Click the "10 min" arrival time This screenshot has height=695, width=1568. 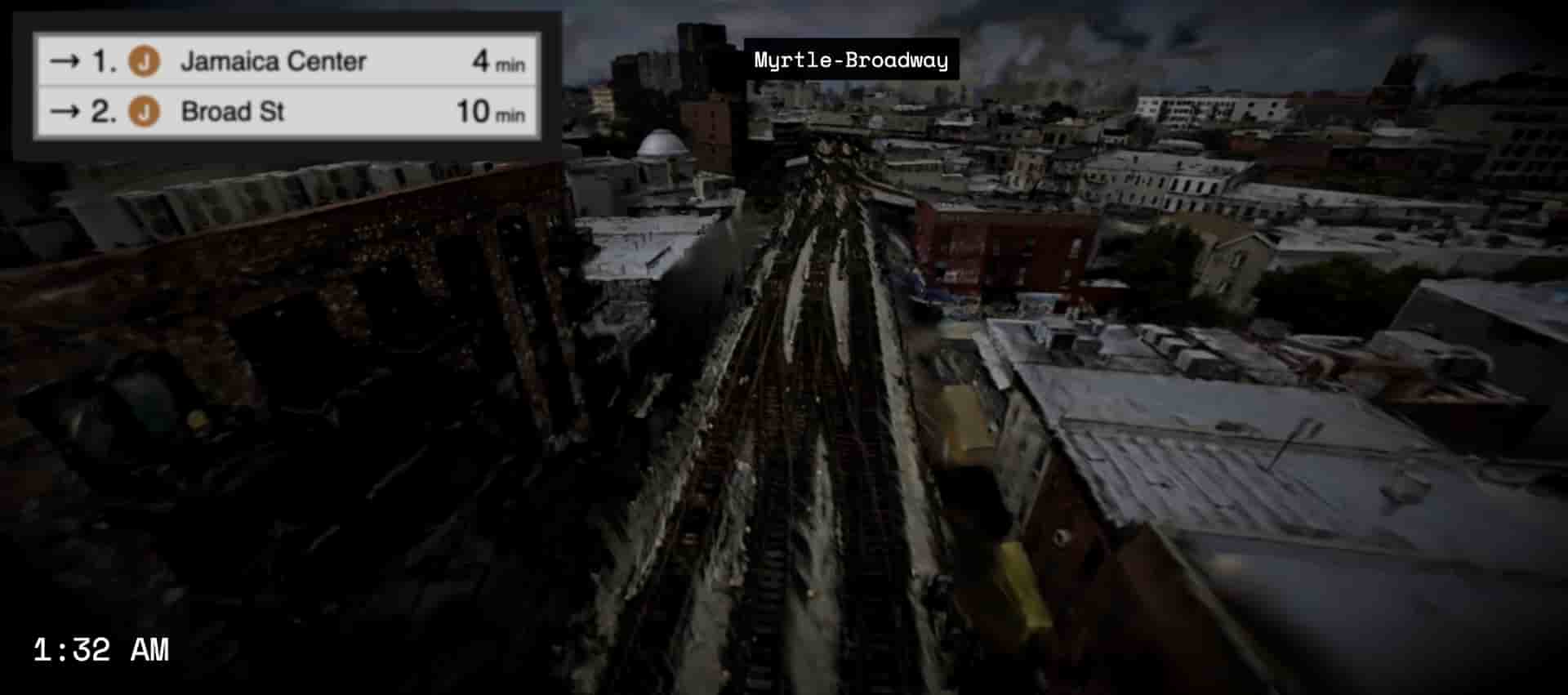pos(490,111)
